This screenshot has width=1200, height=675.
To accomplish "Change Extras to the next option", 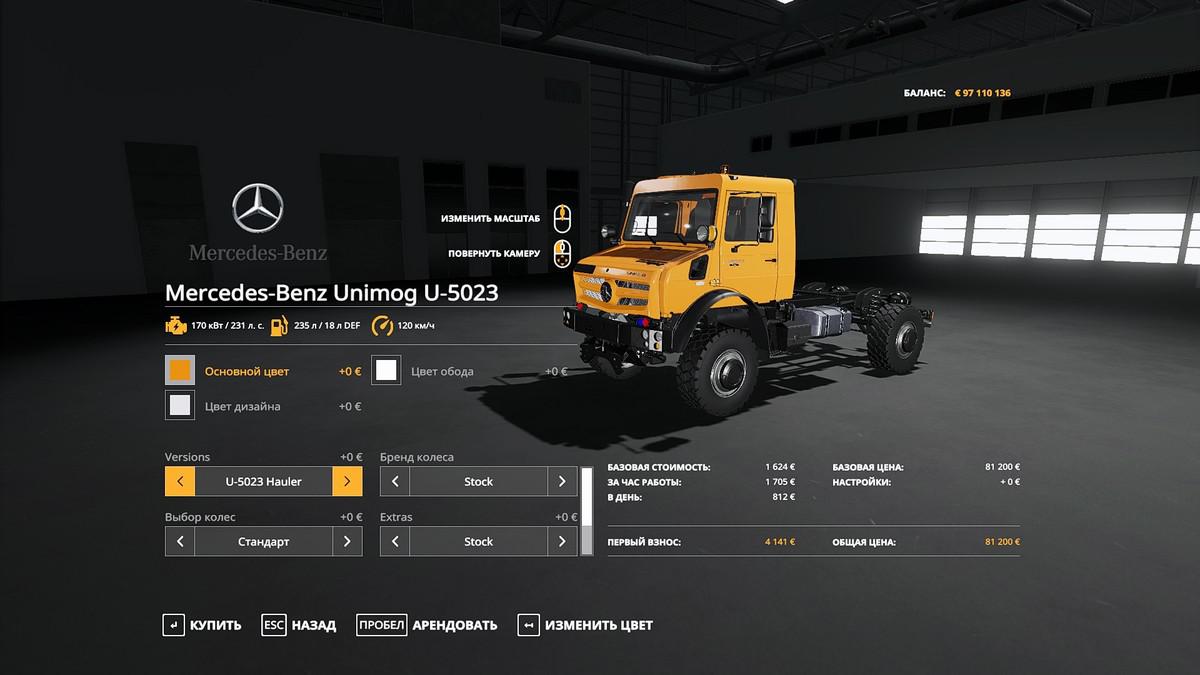I will pyautogui.click(x=562, y=541).
